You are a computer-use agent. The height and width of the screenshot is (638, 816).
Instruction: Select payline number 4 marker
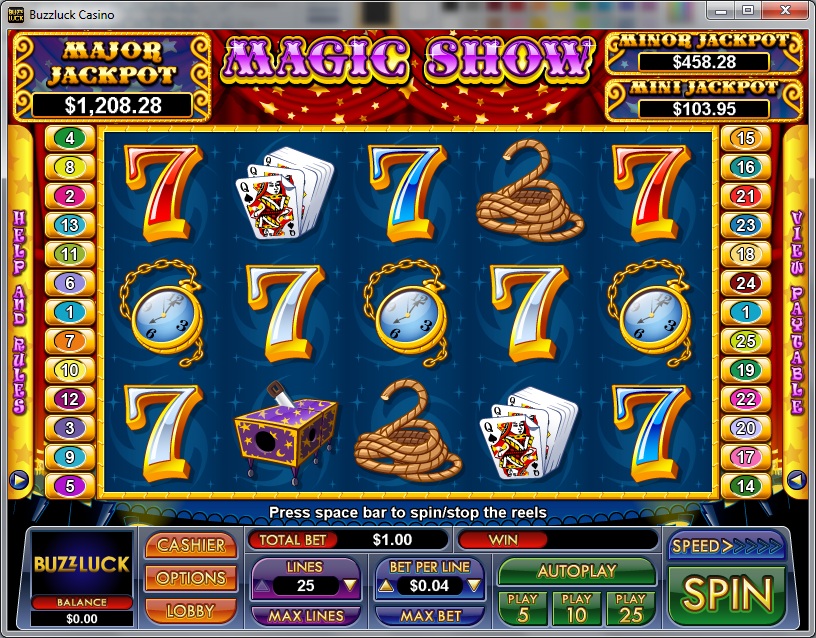click(x=71, y=138)
